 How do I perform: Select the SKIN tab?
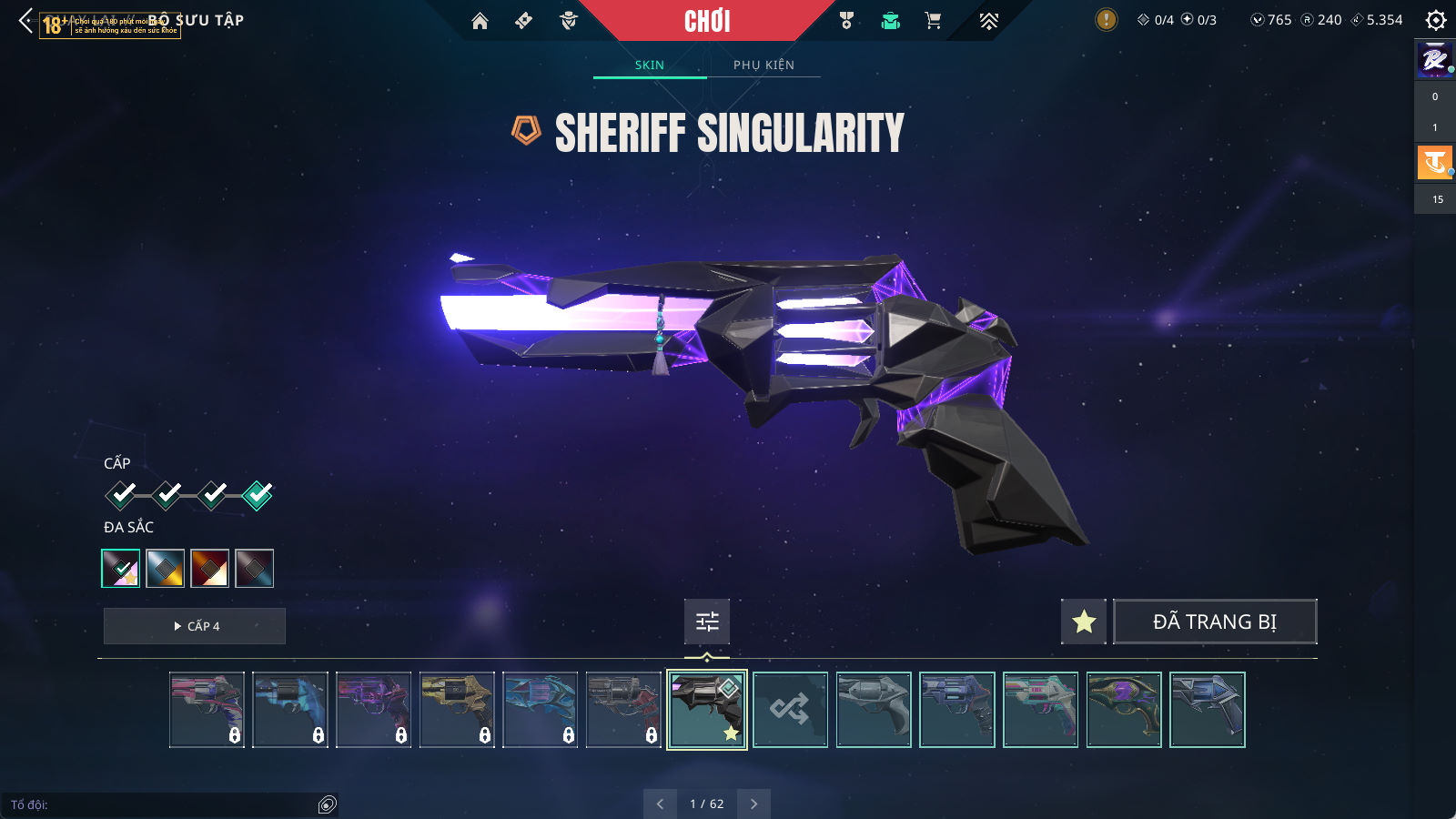coord(649,65)
